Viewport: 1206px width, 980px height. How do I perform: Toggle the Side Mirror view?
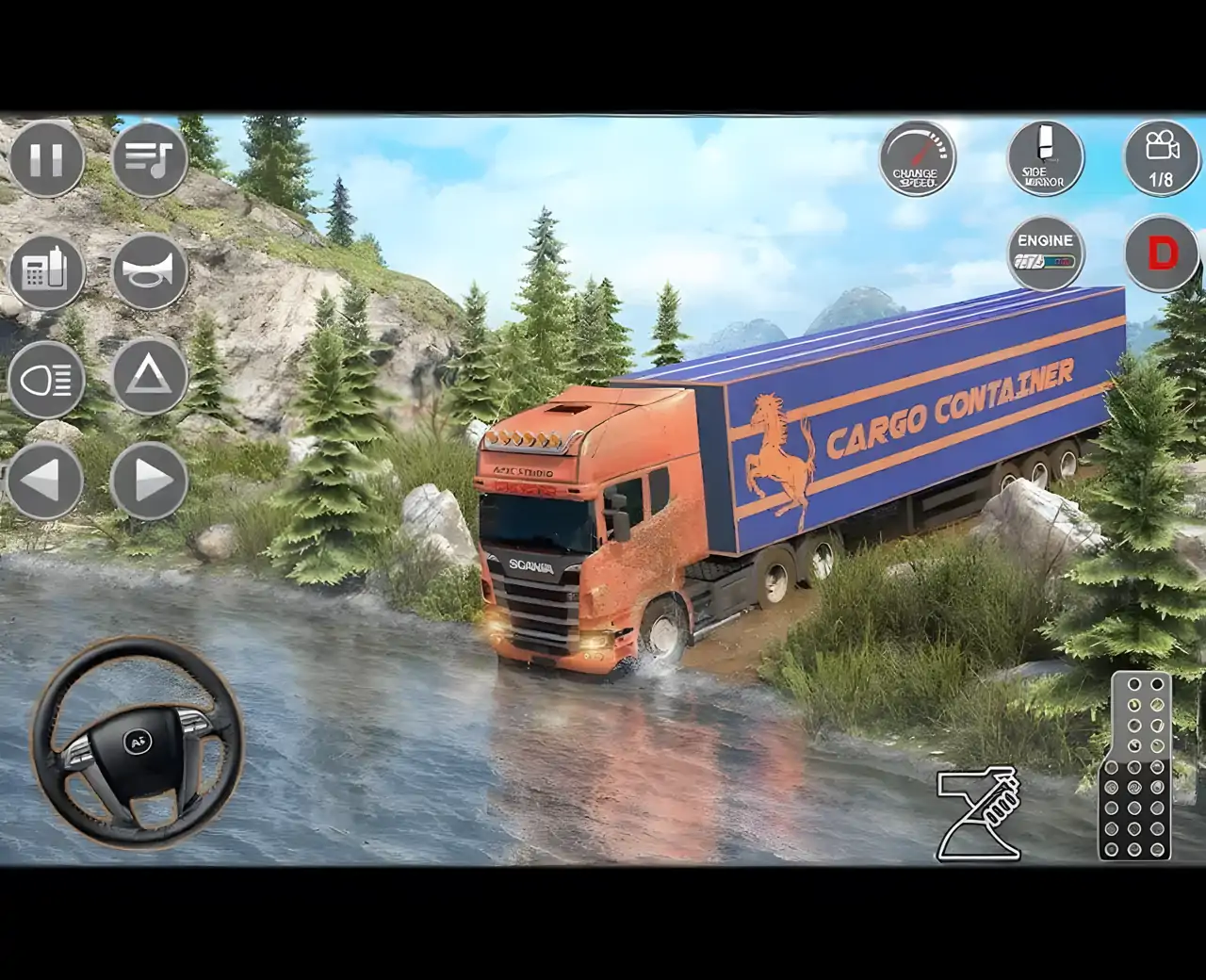1044,158
